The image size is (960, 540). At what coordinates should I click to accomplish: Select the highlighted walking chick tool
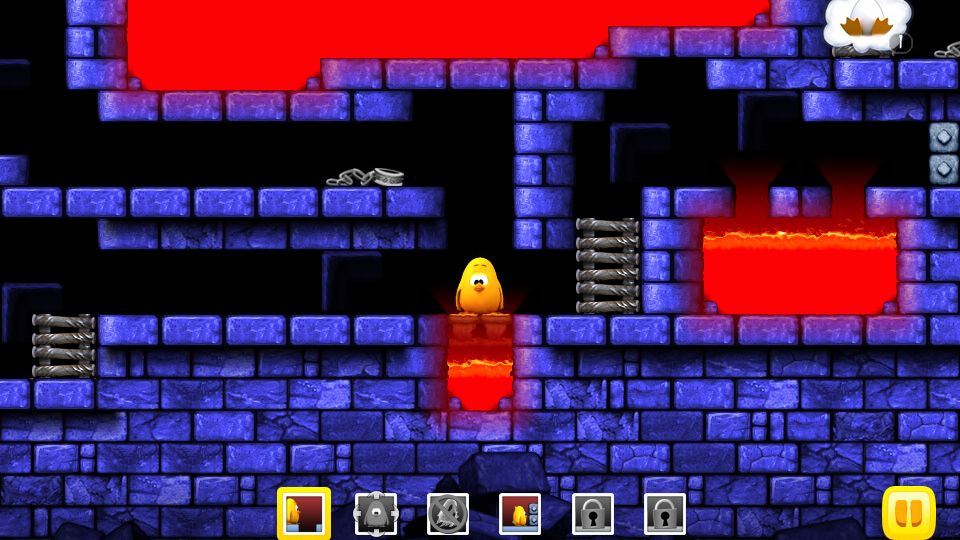coord(303,513)
